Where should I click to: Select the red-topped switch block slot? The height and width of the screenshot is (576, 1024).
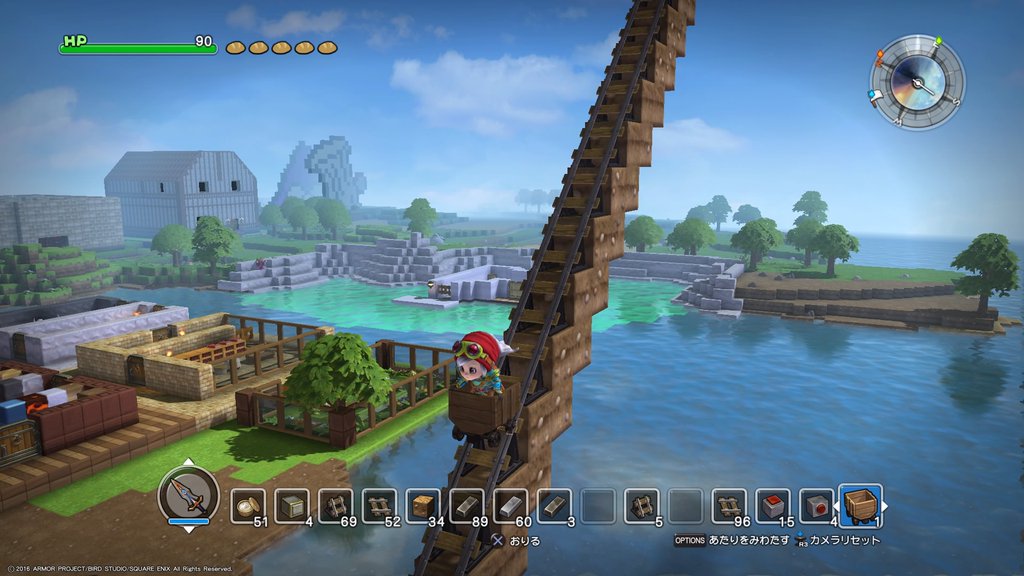tap(773, 506)
